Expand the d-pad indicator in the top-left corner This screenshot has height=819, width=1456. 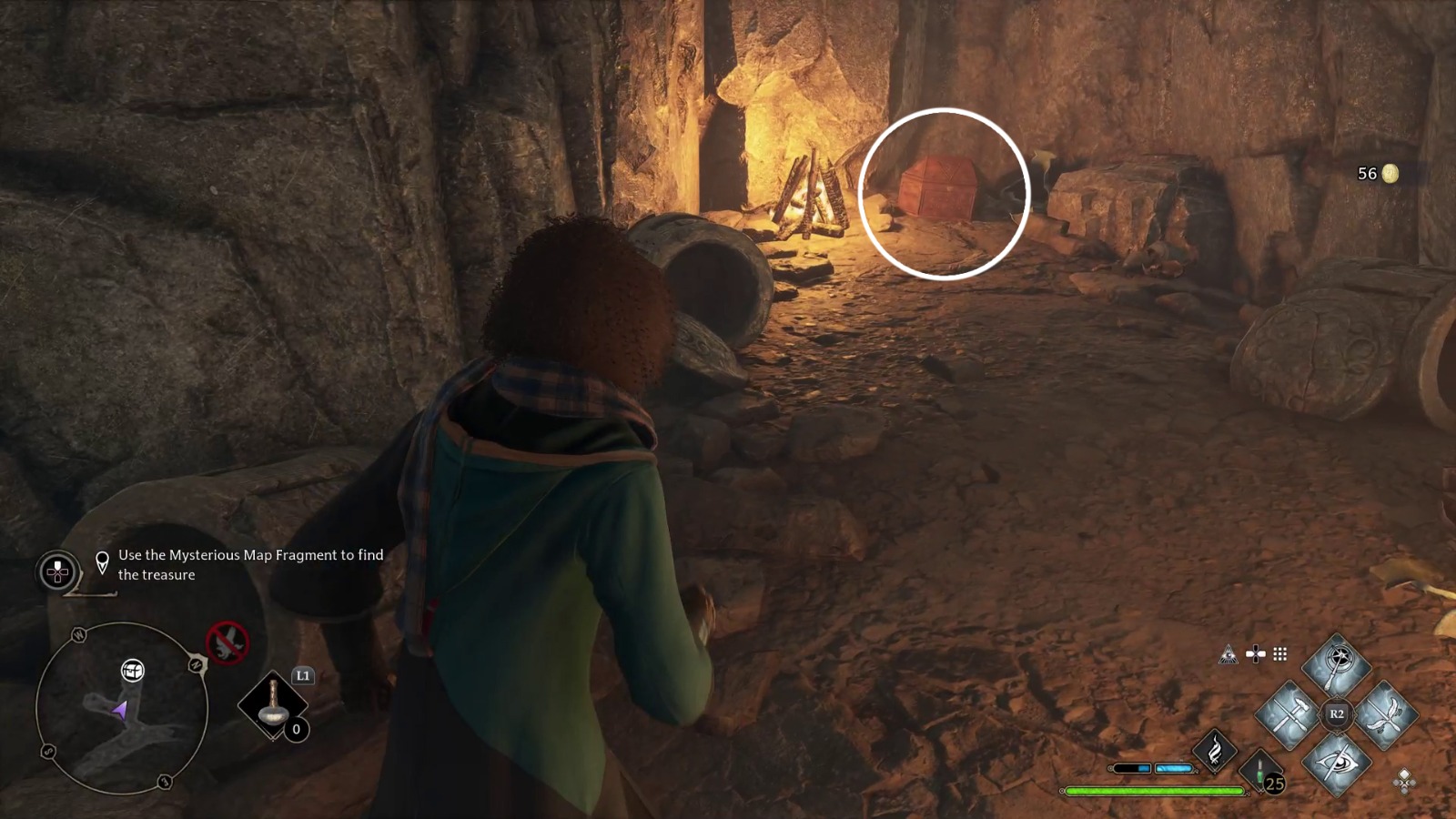56,571
